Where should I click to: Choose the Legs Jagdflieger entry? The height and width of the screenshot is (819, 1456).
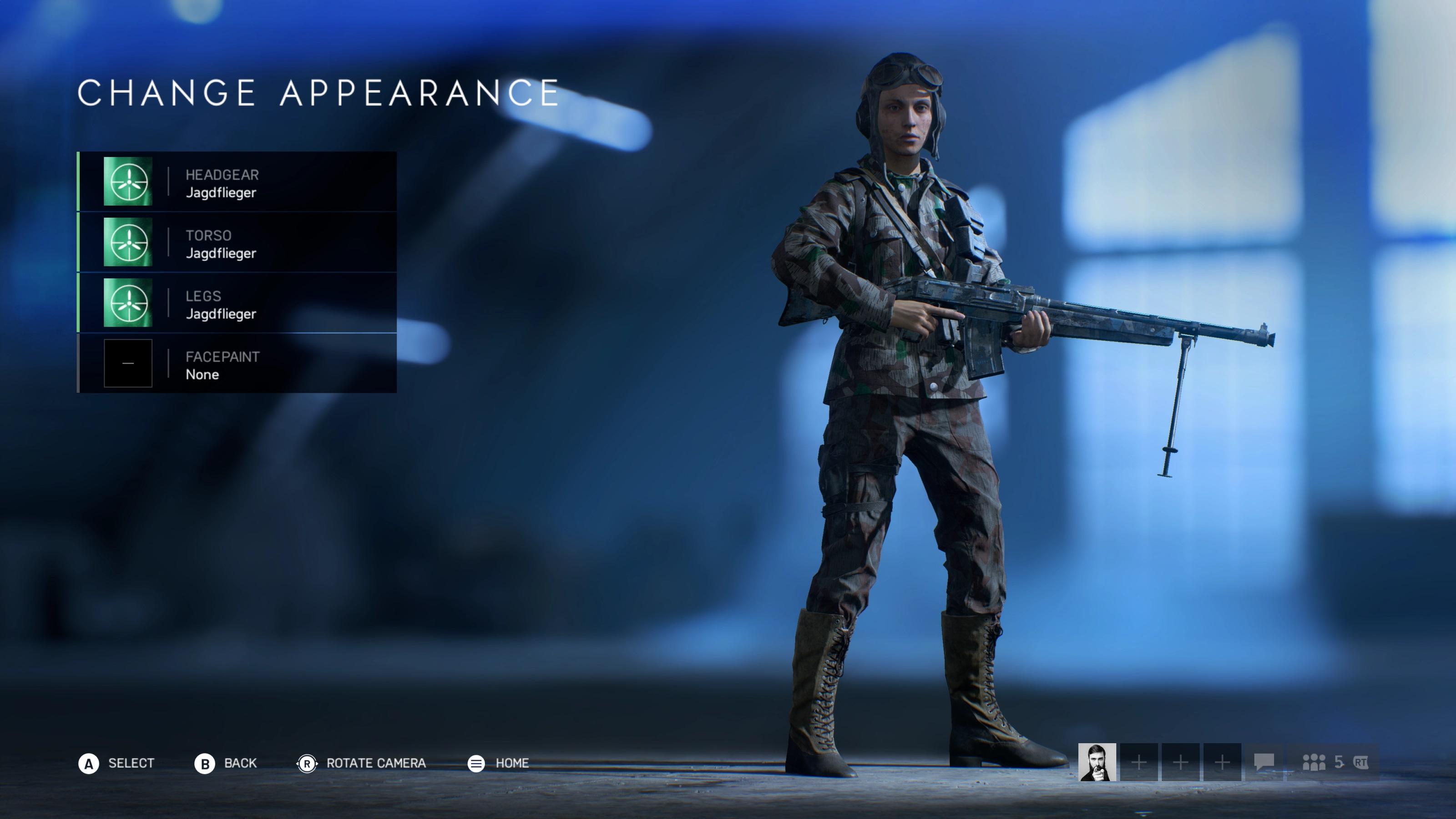coord(238,303)
